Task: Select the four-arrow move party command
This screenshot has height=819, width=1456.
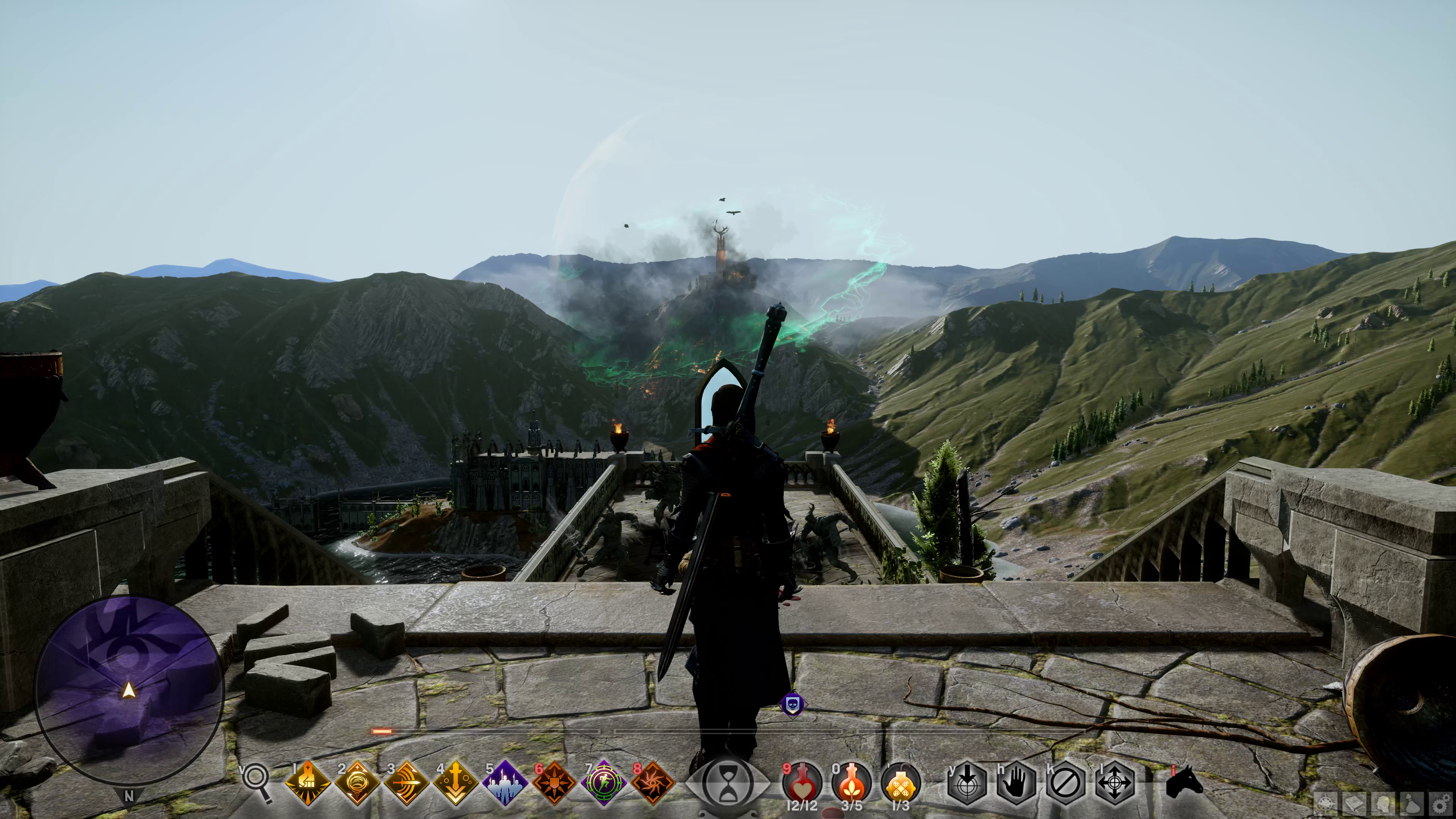Action: (x=1115, y=783)
